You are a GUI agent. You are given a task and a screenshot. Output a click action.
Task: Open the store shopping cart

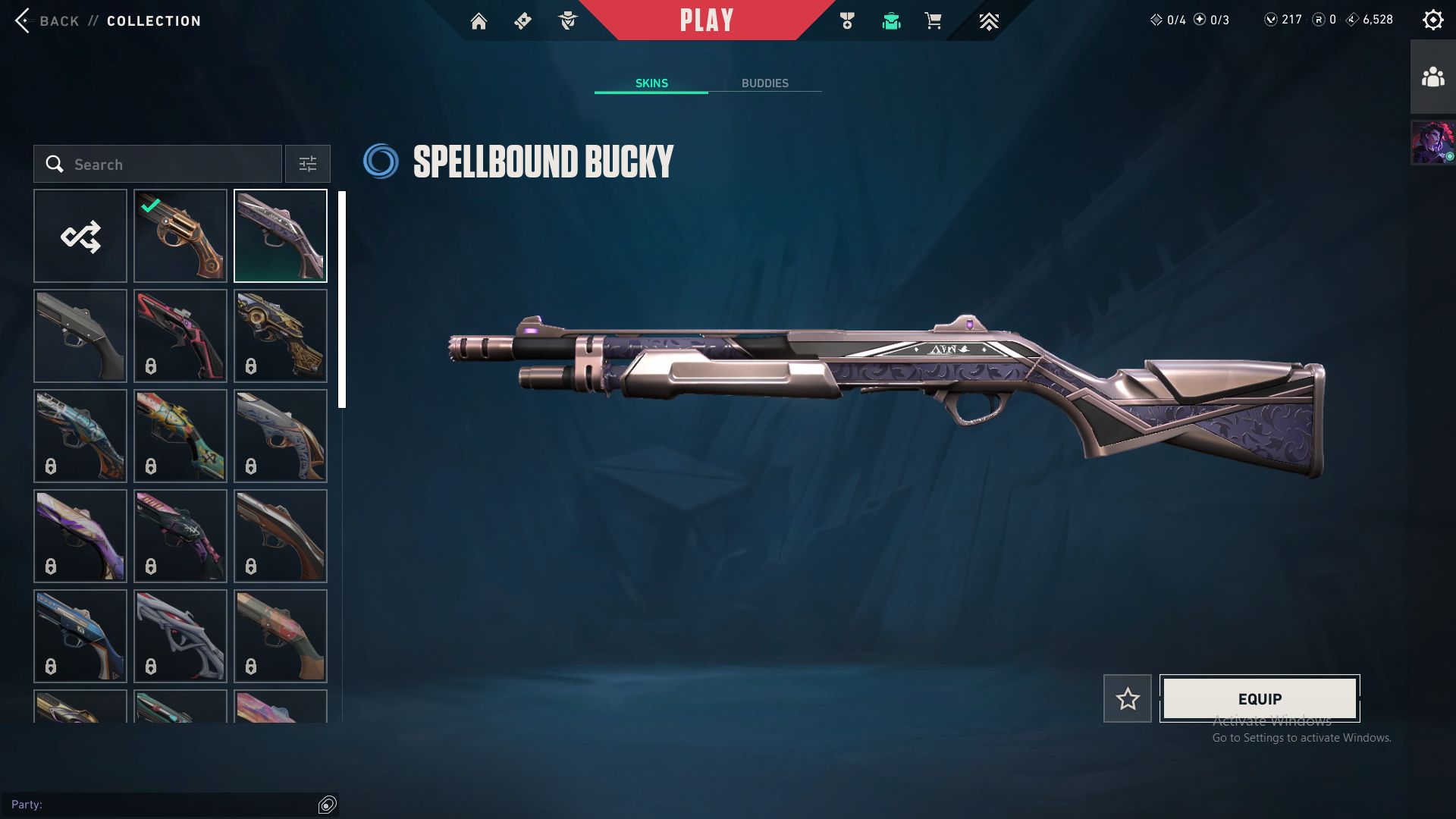(x=933, y=21)
